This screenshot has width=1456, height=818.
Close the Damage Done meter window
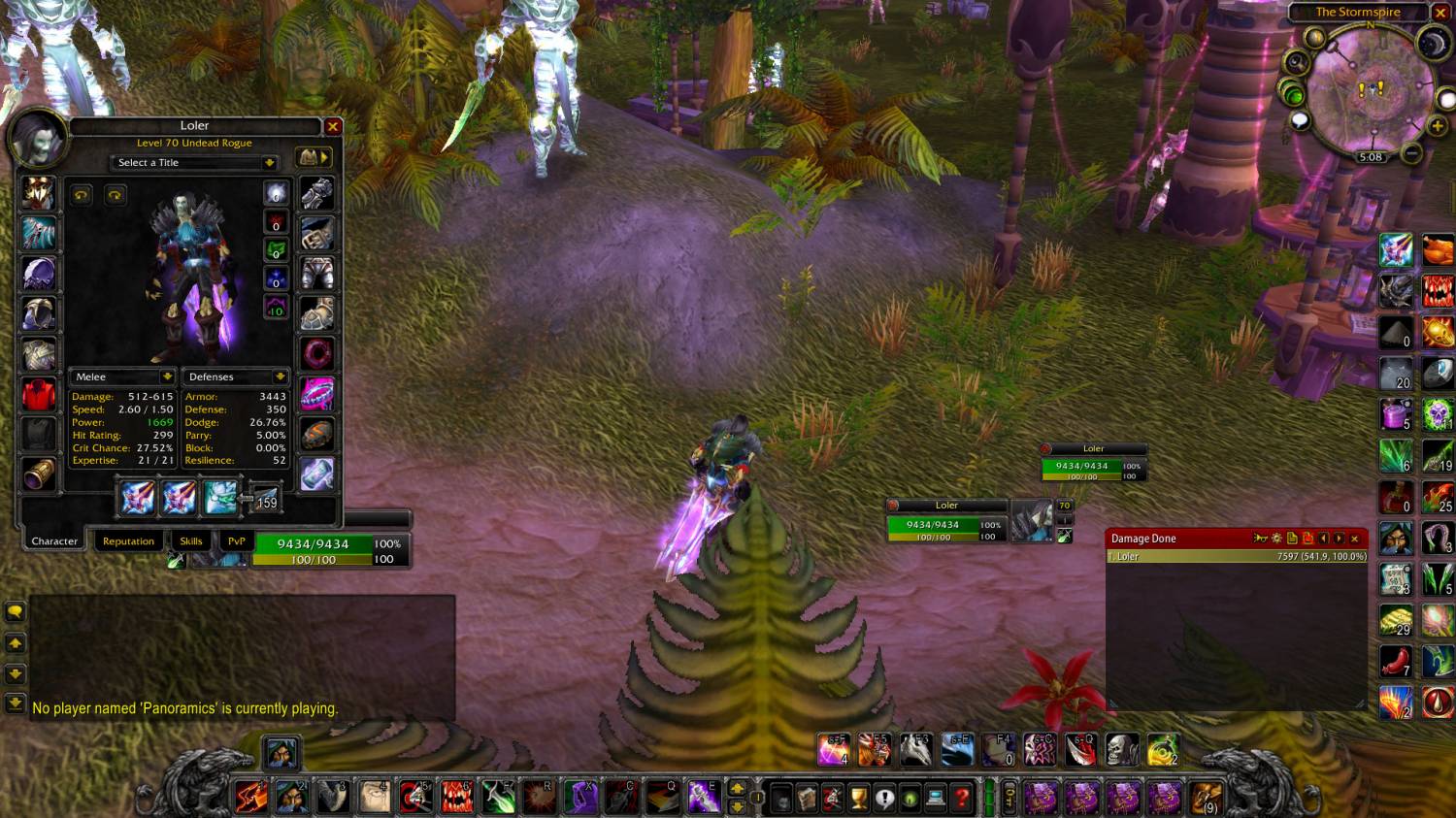(1355, 539)
